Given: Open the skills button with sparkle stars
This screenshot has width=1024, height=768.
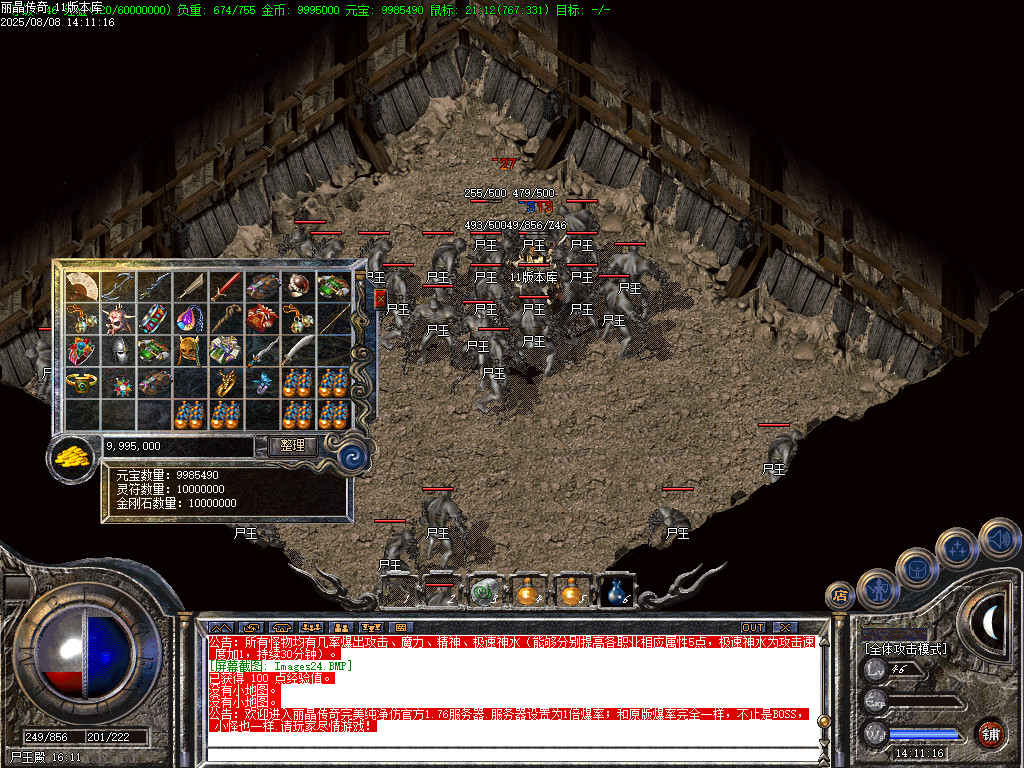Looking at the screenshot, I should (x=957, y=548).
